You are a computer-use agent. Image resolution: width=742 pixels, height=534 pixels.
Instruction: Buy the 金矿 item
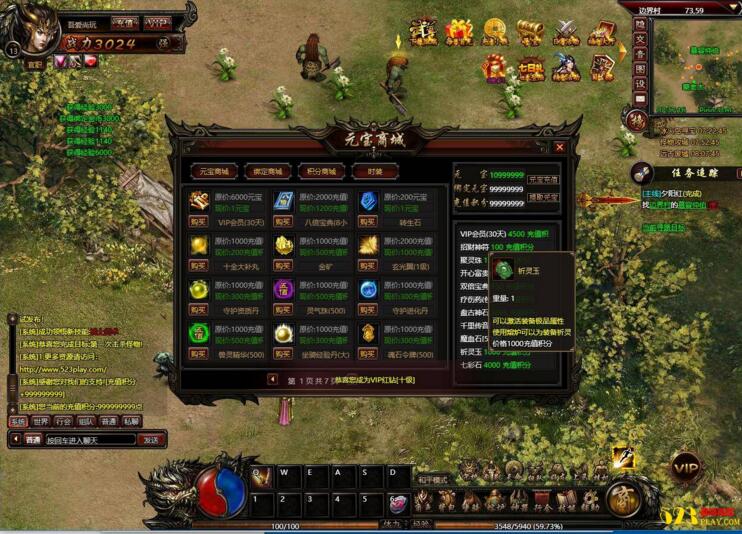(284, 267)
